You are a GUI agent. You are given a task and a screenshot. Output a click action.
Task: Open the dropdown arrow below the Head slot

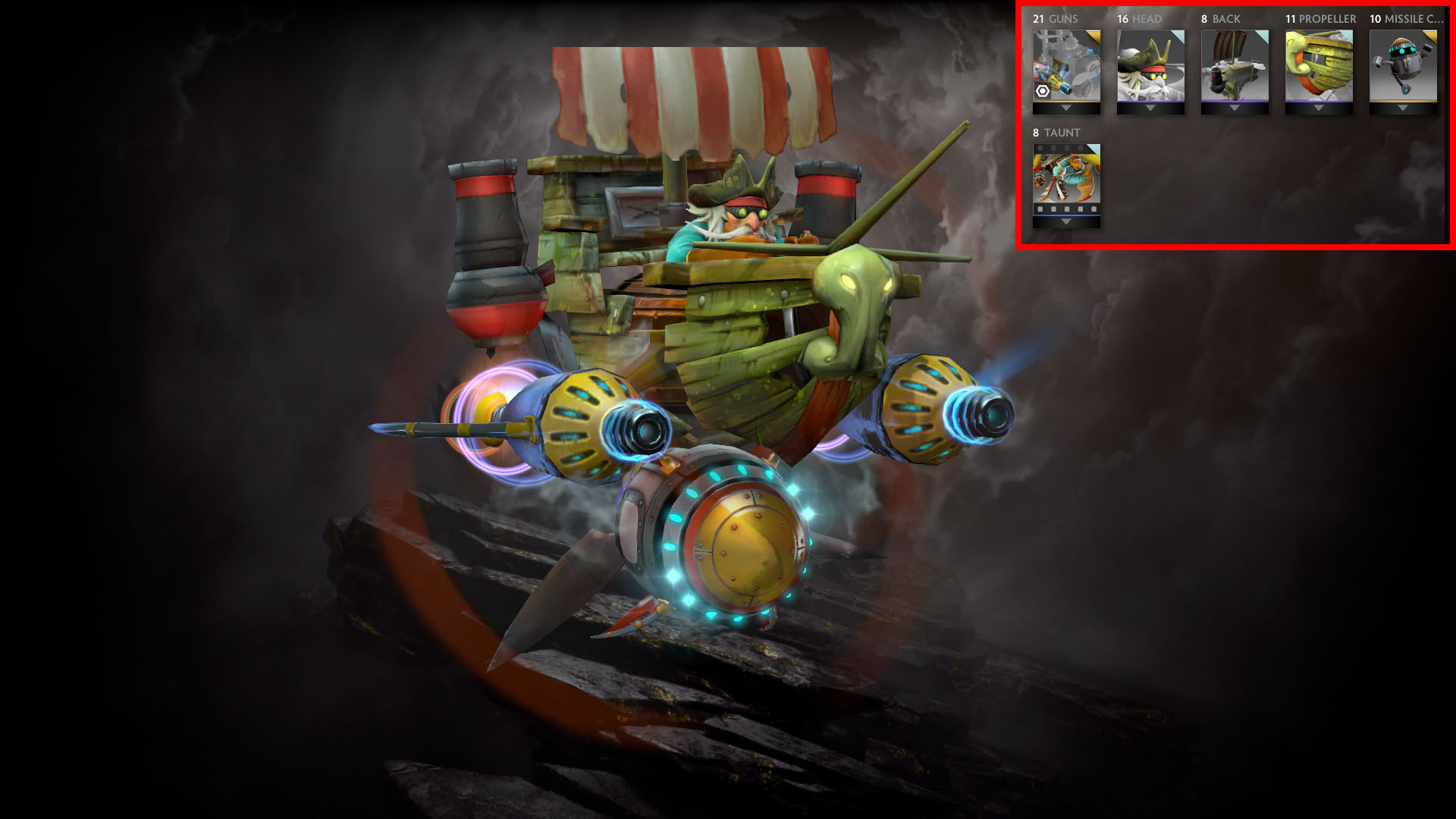(x=1150, y=108)
